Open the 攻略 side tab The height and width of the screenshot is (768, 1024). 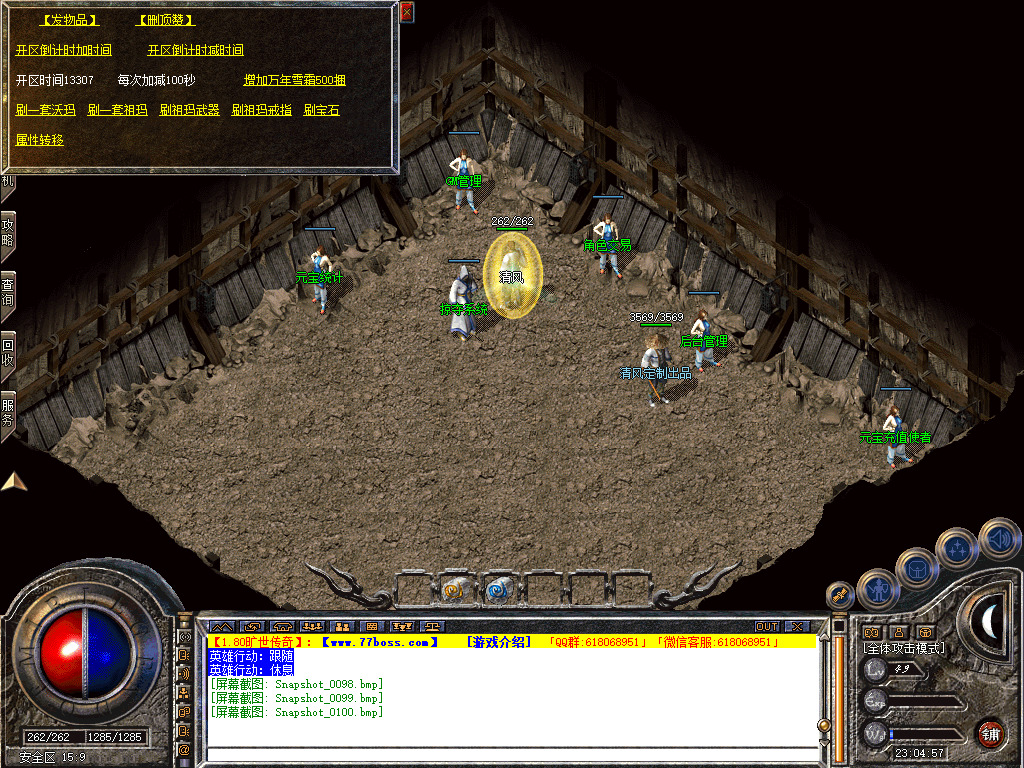7,231
